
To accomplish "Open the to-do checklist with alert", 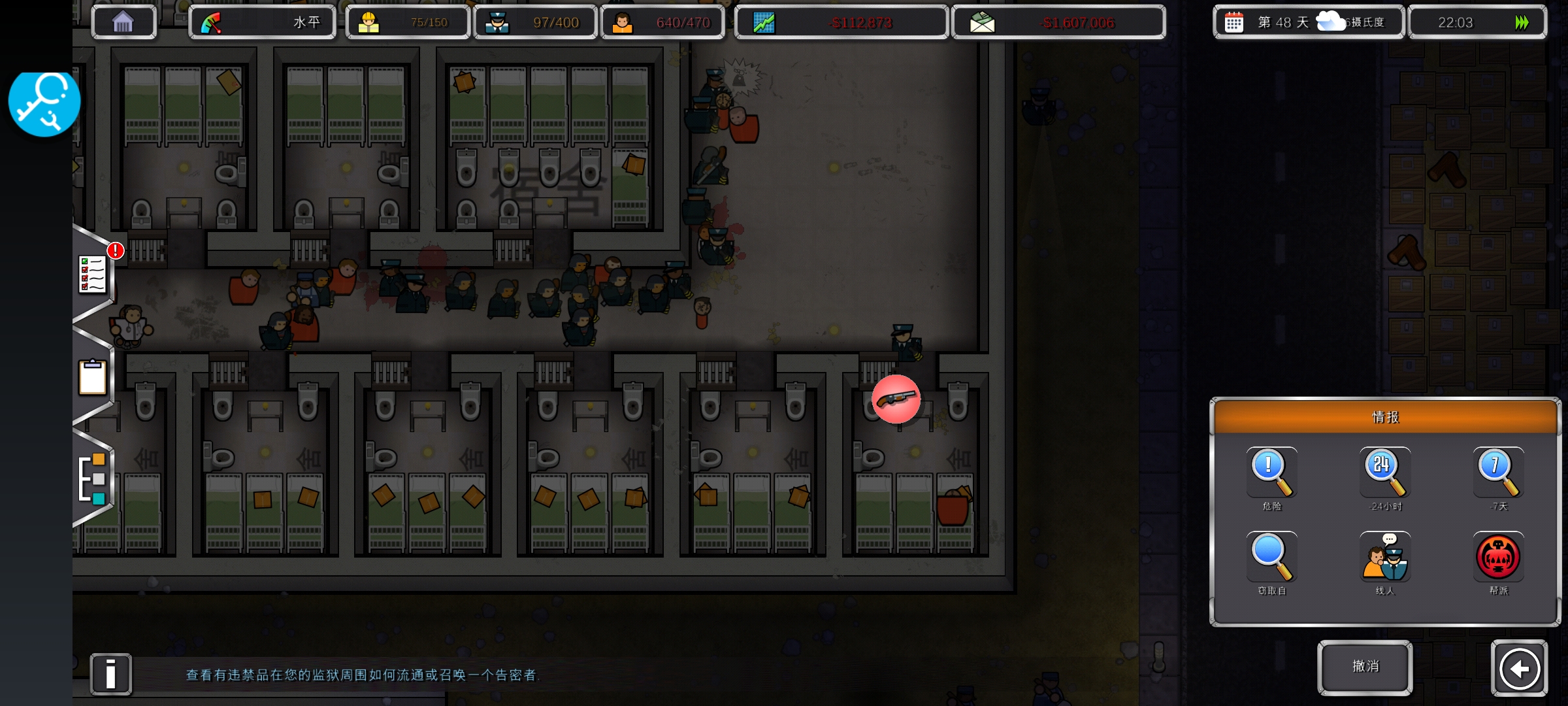I will 93,273.
